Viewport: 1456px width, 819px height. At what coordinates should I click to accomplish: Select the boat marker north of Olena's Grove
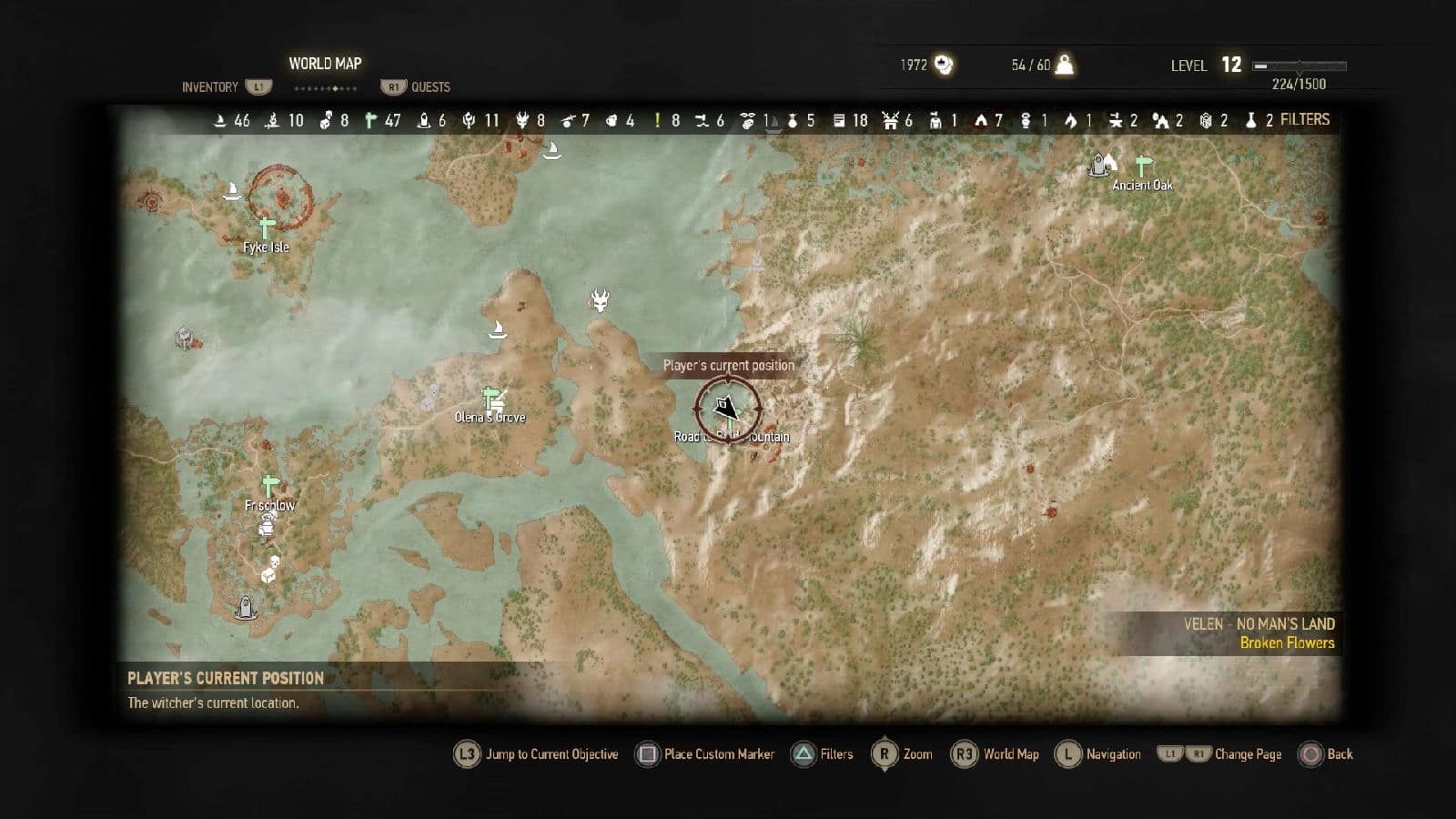pos(497,329)
